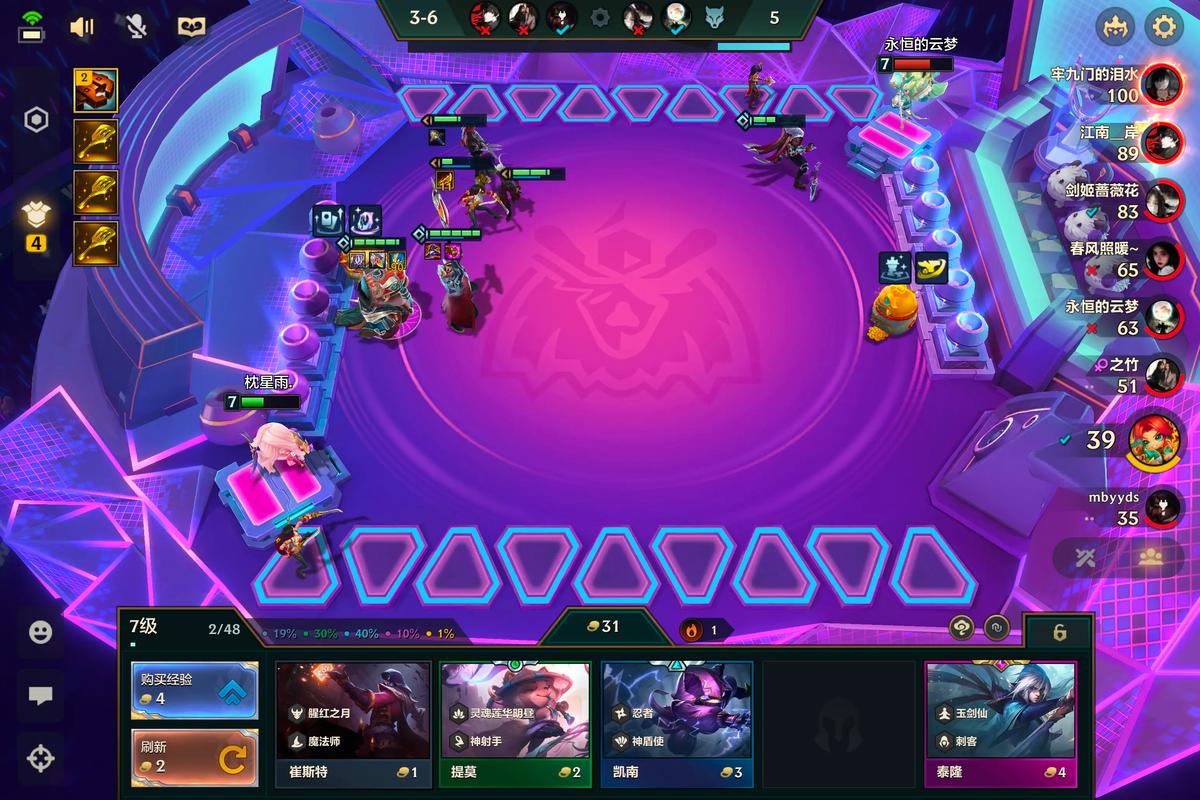Buy experience for 4 gold
Screen dimensions: 1200x800
click(194, 690)
